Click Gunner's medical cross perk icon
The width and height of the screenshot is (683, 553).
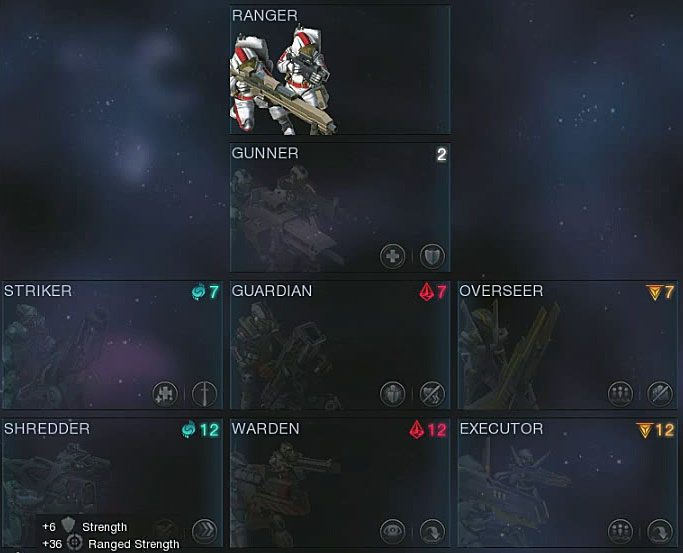[393, 256]
